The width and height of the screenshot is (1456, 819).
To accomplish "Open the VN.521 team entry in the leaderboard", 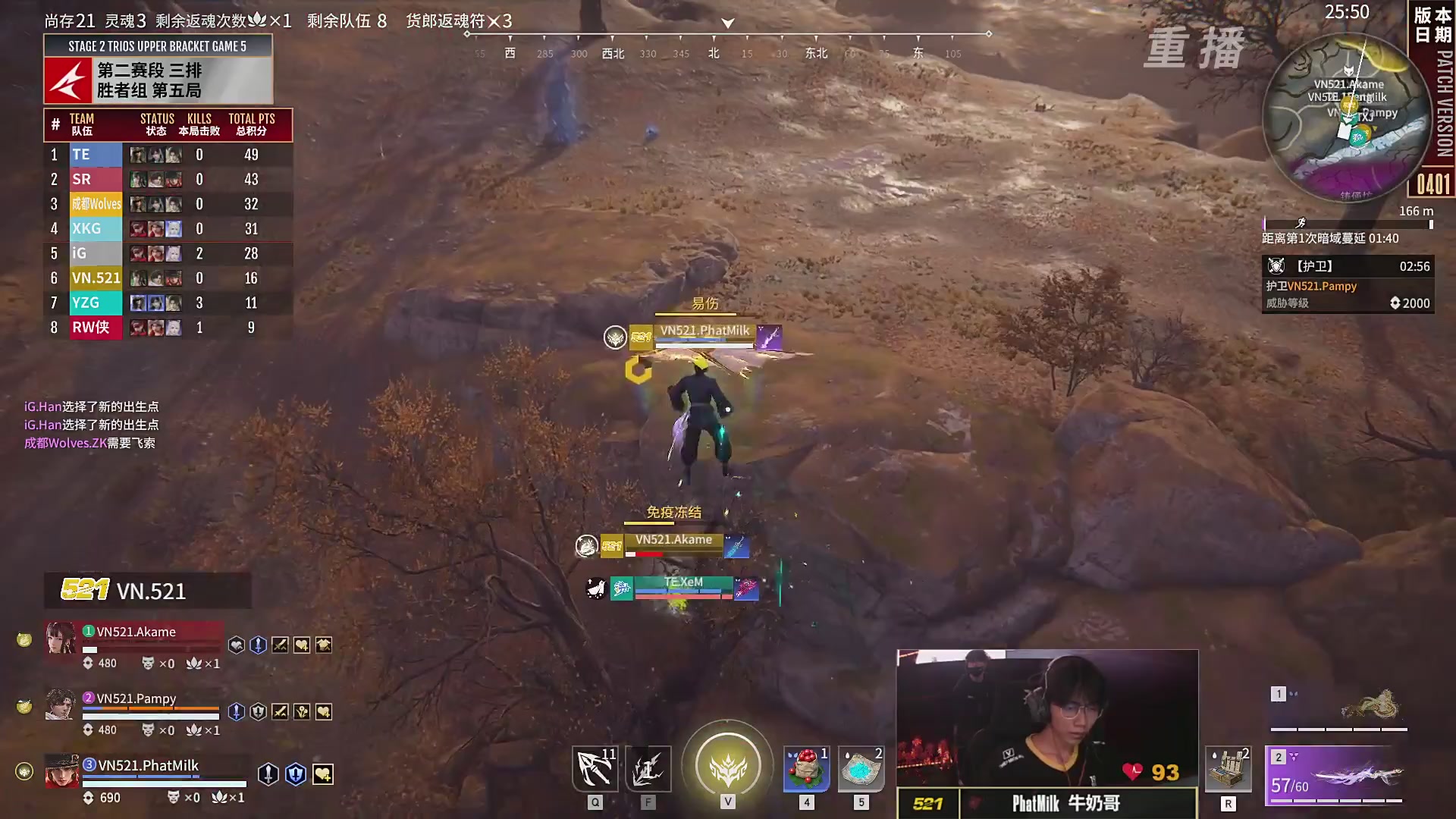I will (167, 278).
